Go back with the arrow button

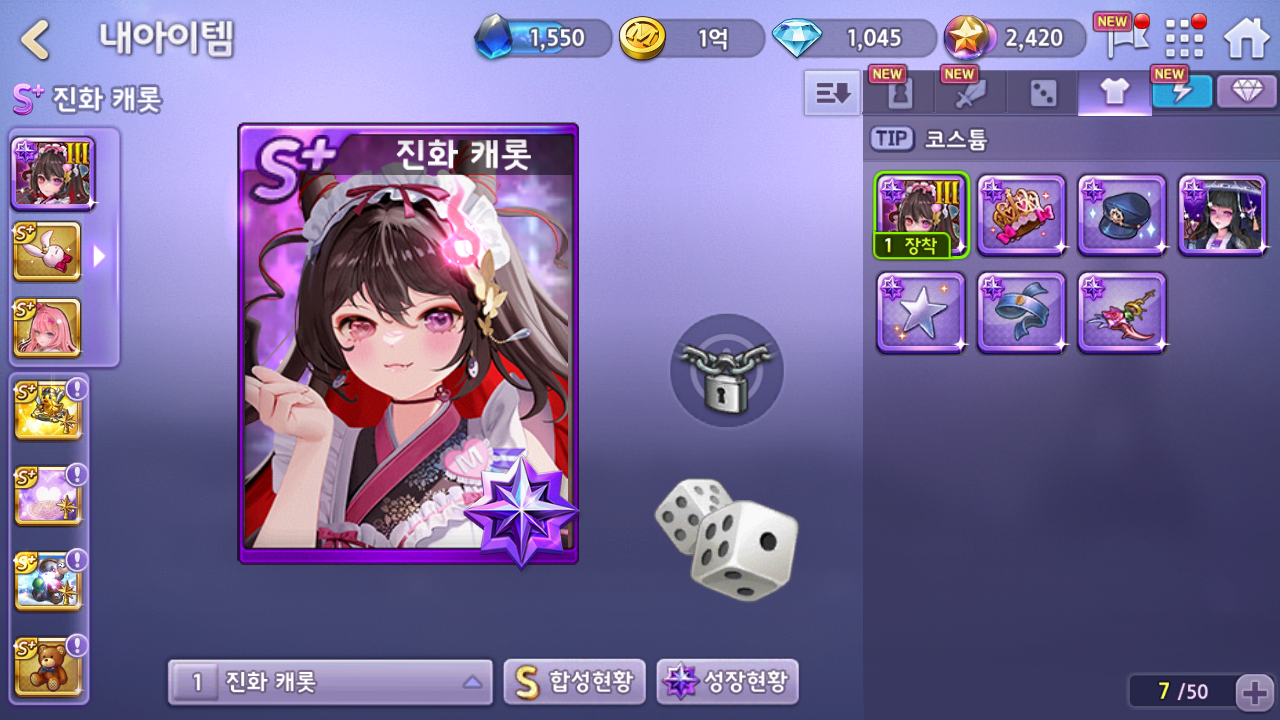pos(36,40)
